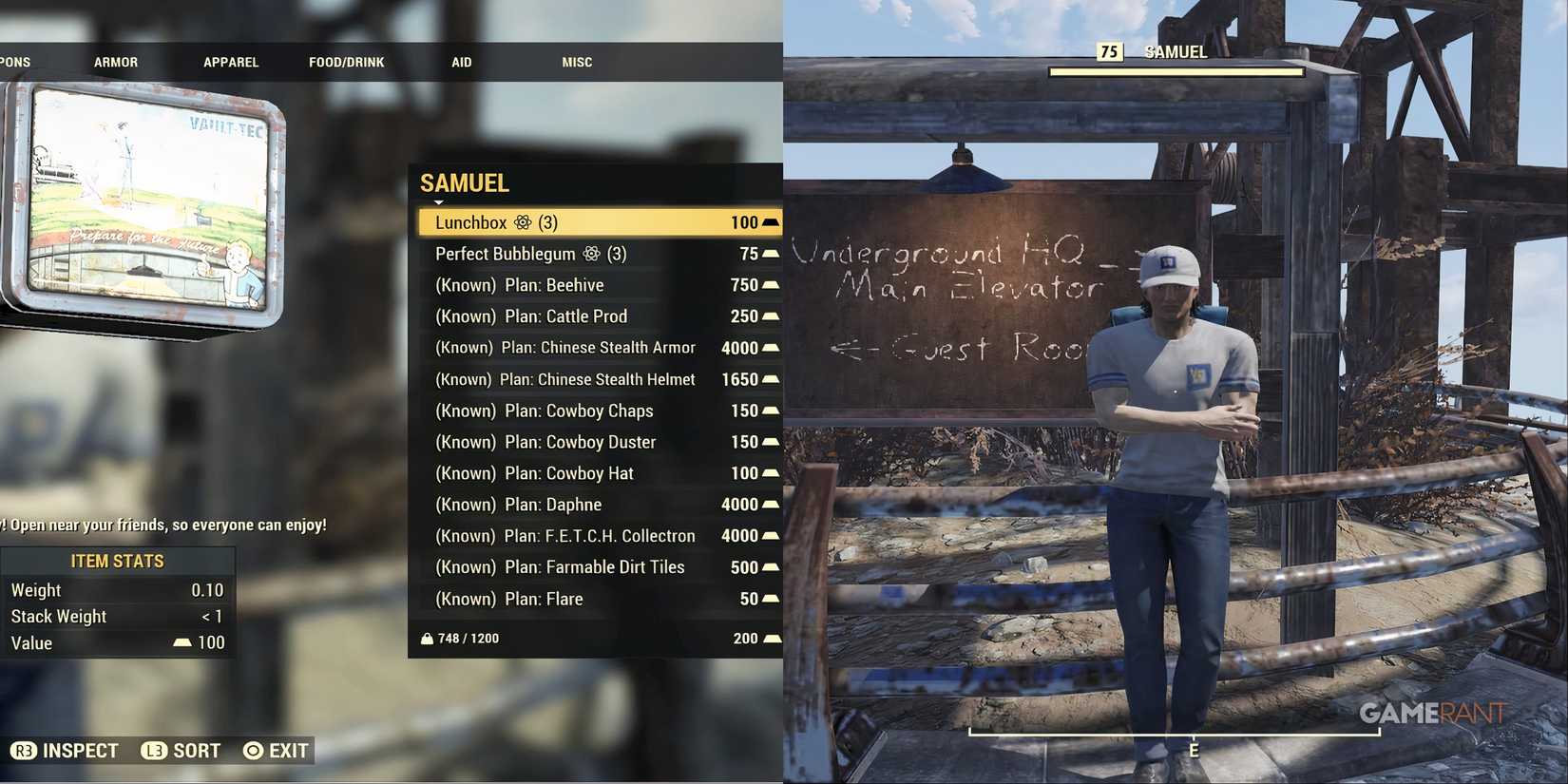The image size is (1568, 784).
Task: Click the gear icon beside Perfect Bubblegum
Action: click(x=592, y=254)
